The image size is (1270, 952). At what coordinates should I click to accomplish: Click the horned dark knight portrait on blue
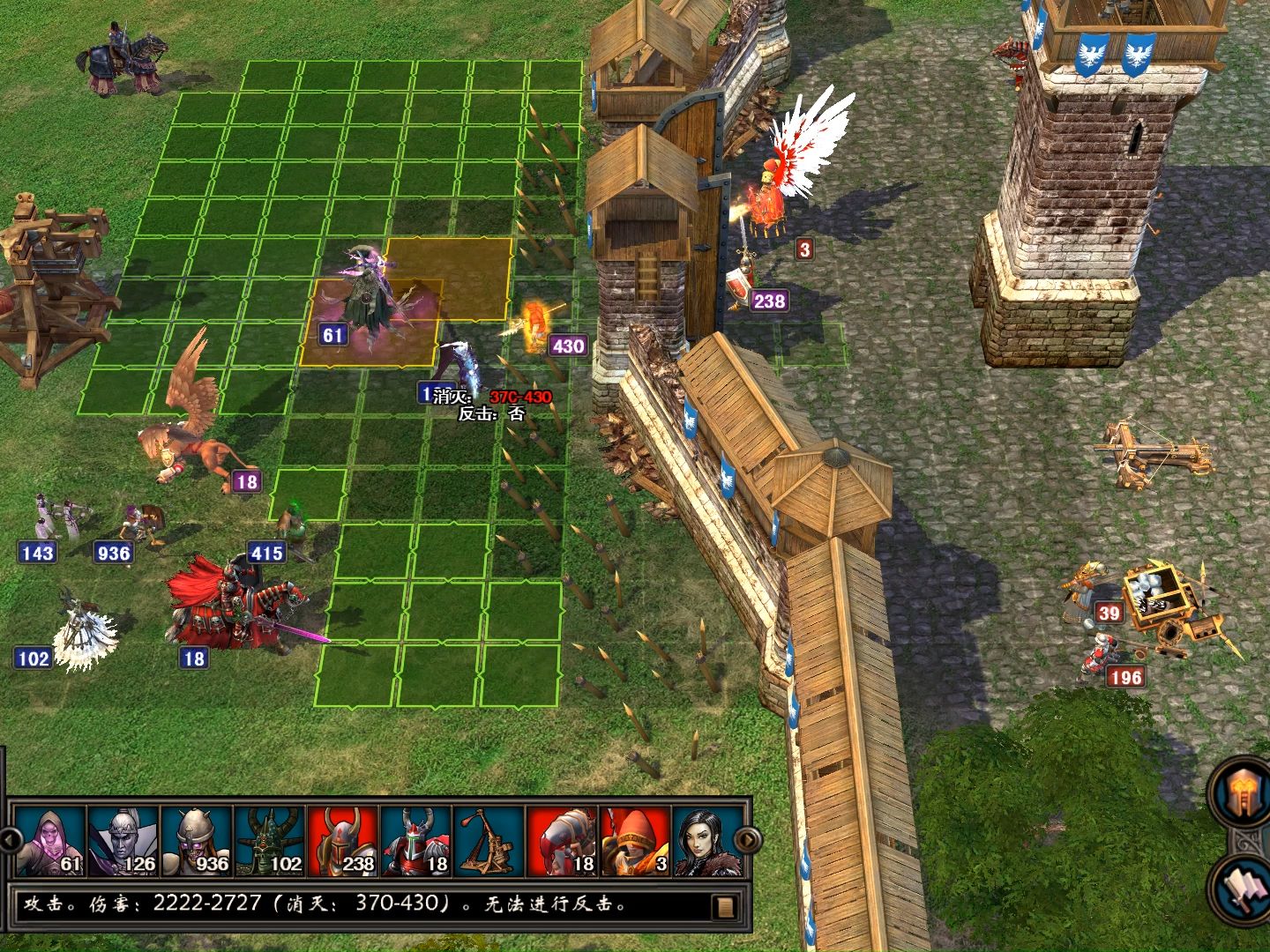tap(416, 841)
